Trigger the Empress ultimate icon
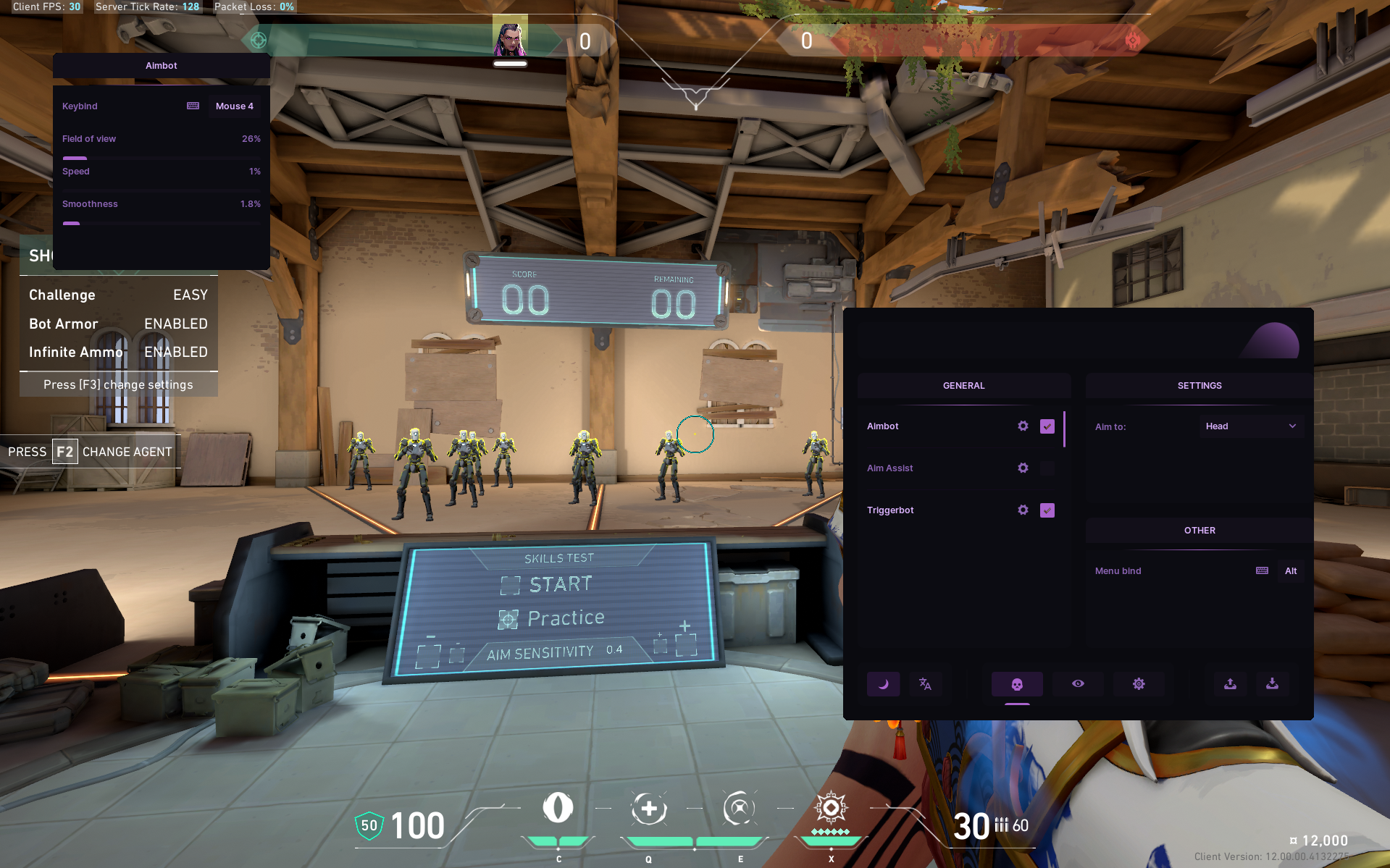This screenshot has height=868, width=1390. coord(831,807)
